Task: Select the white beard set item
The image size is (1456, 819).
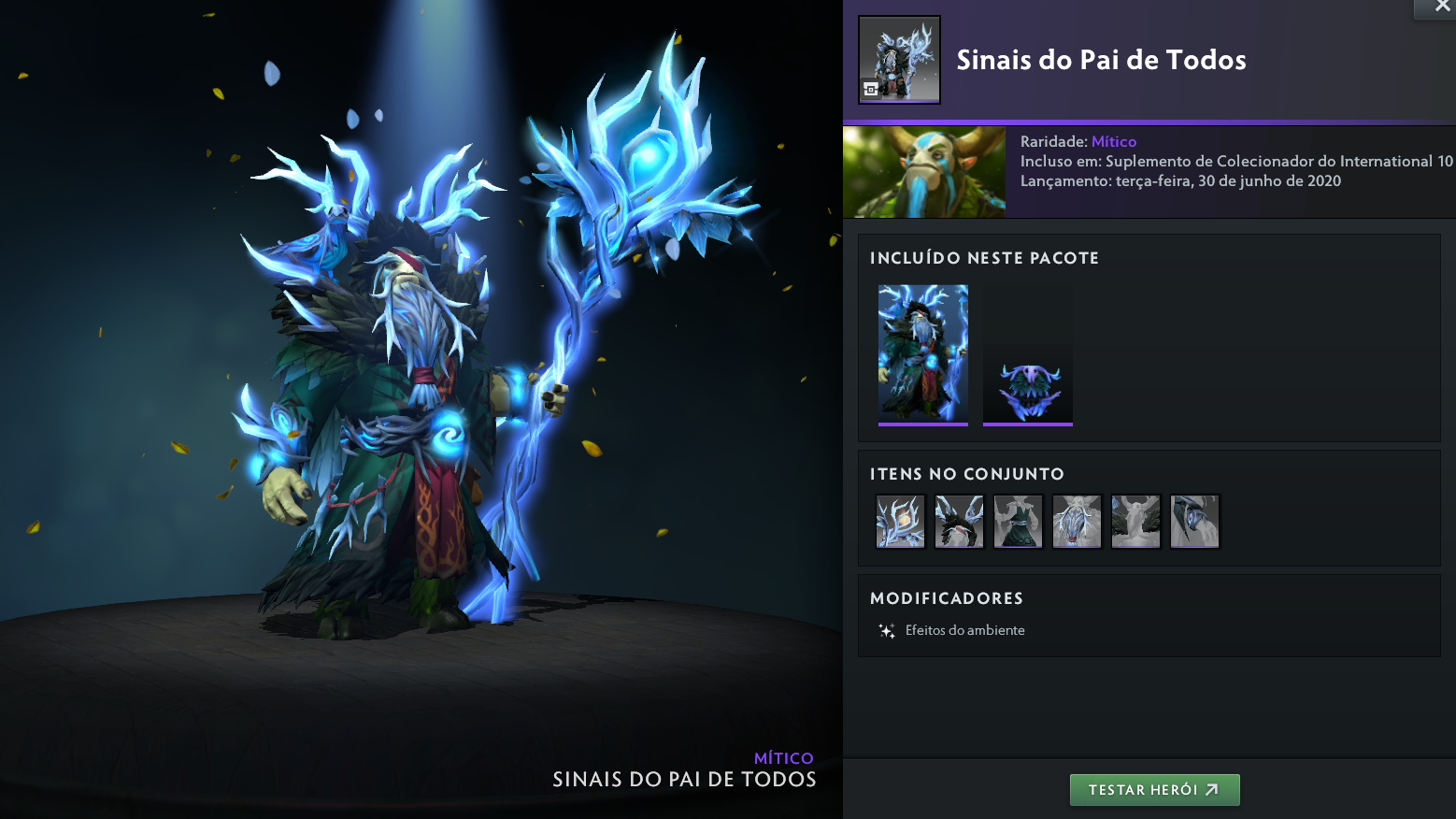Action: point(1077,522)
